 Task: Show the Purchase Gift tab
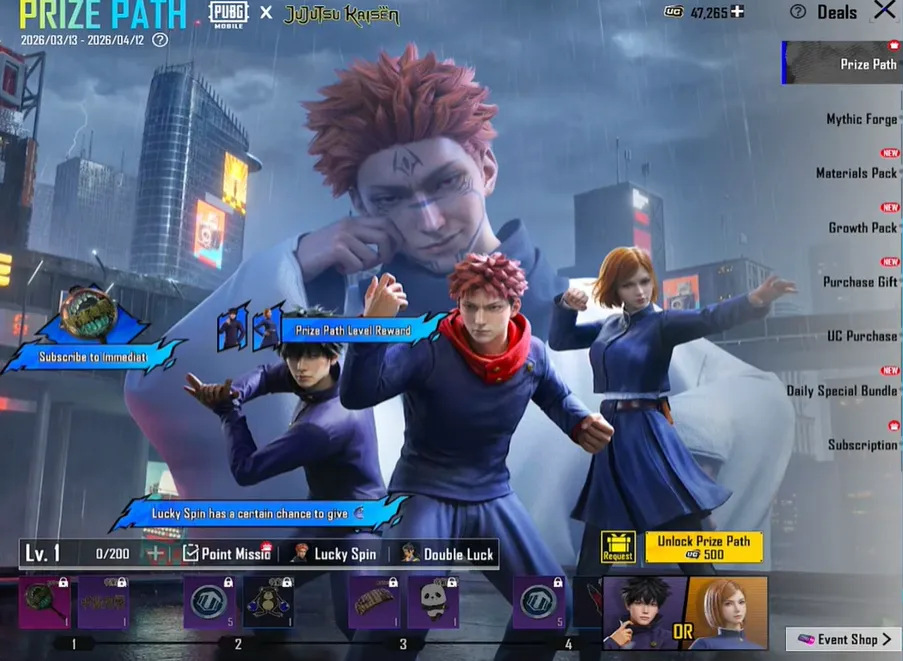859,282
